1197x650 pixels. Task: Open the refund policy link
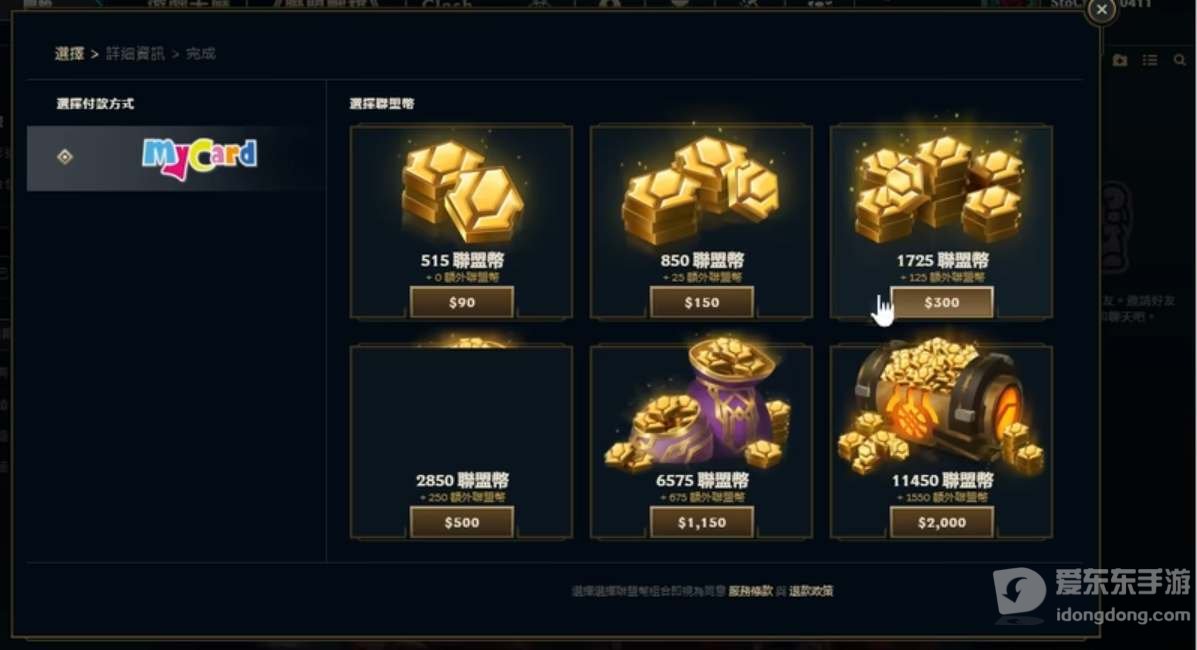pyautogui.click(x=811, y=591)
